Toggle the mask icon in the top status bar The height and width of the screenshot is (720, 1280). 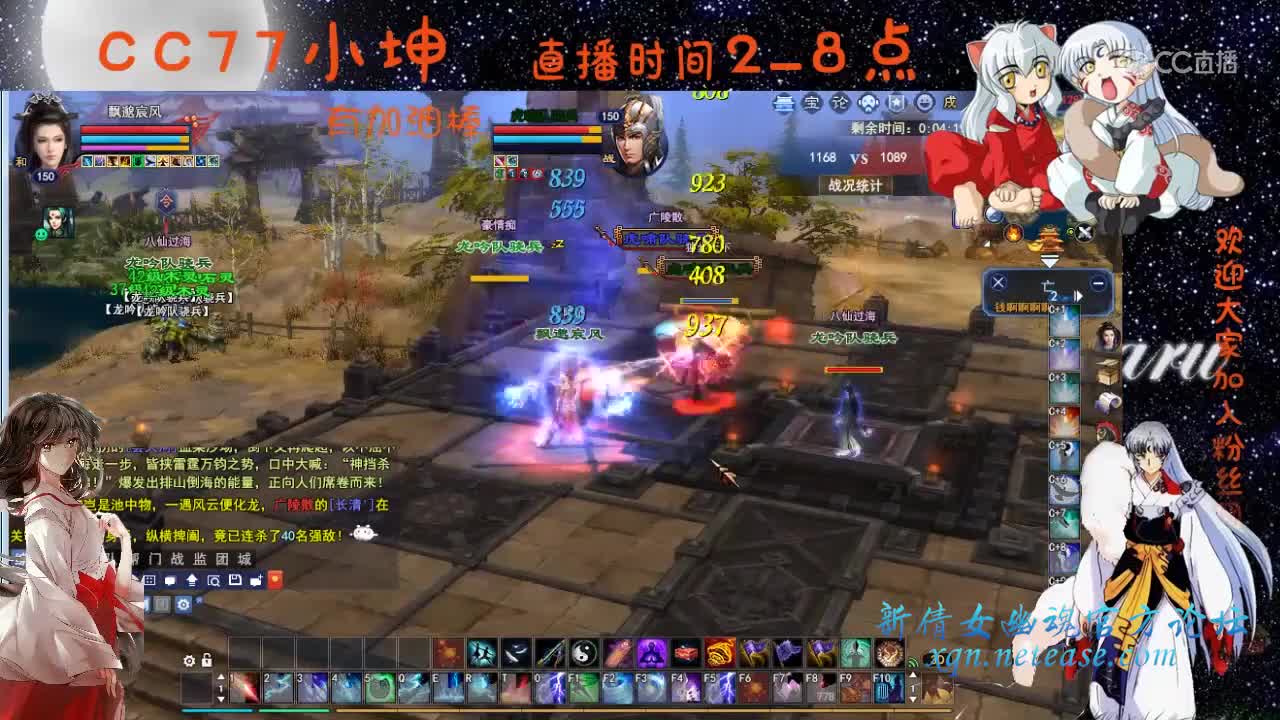(867, 102)
